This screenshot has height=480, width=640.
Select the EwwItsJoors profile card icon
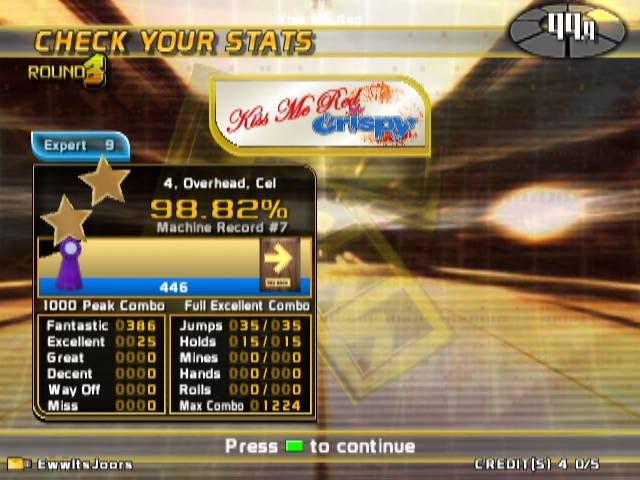pyautogui.click(x=16, y=464)
